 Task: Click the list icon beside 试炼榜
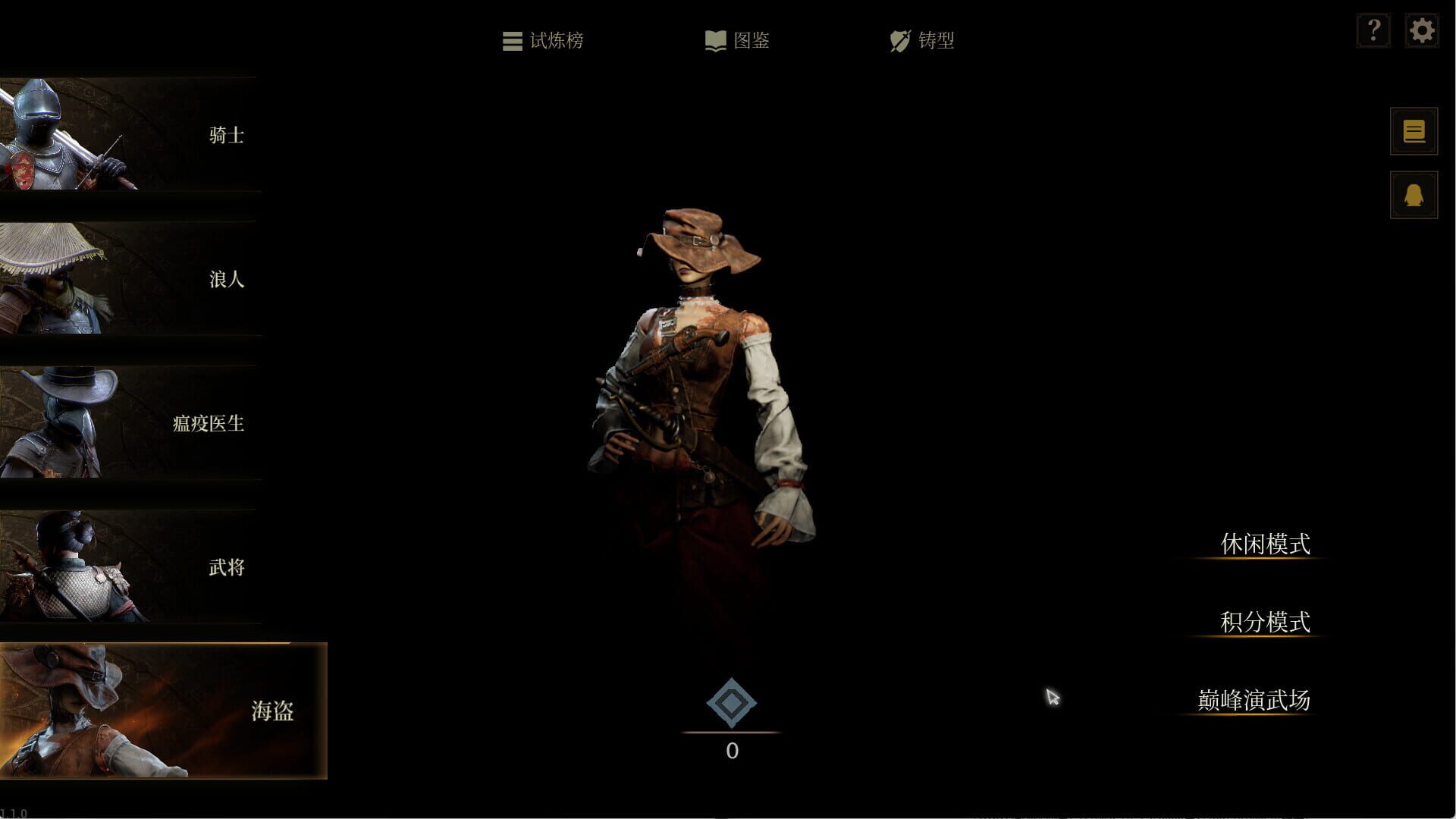tap(512, 41)
